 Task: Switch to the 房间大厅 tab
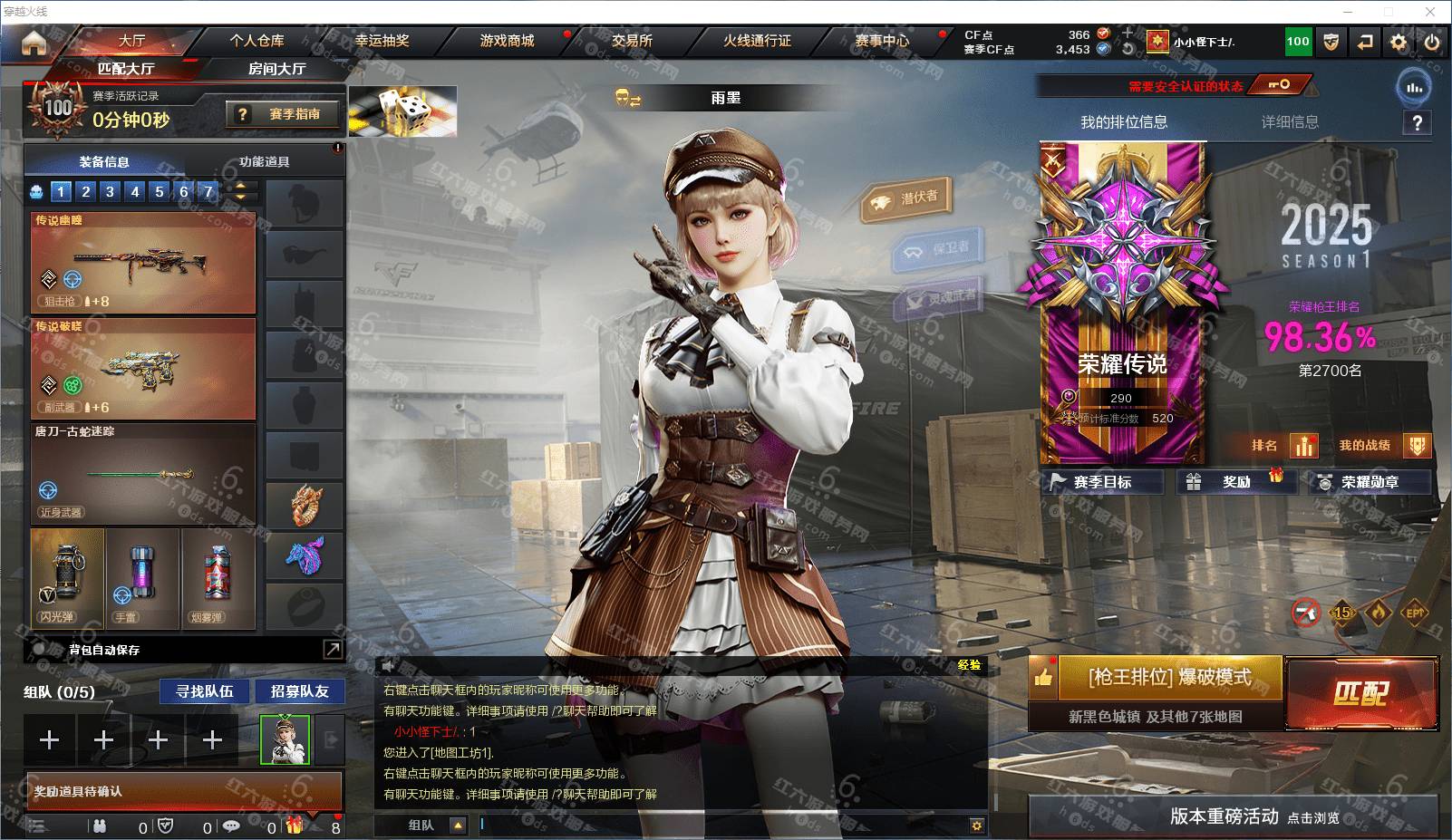276,69
